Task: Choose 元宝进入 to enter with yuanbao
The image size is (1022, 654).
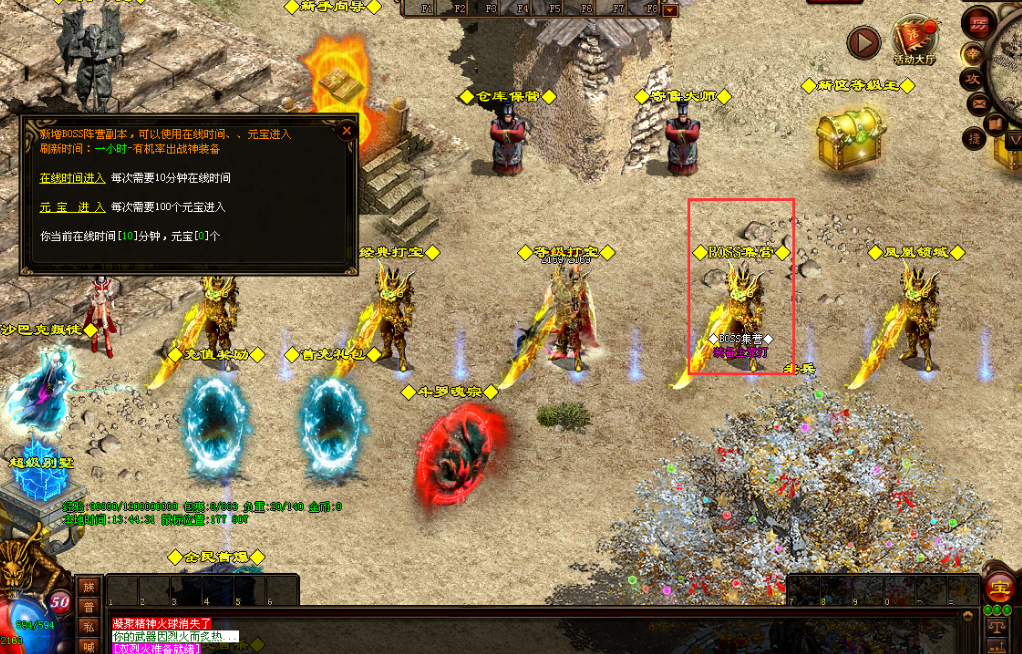Action: click(x=72, y=207)
